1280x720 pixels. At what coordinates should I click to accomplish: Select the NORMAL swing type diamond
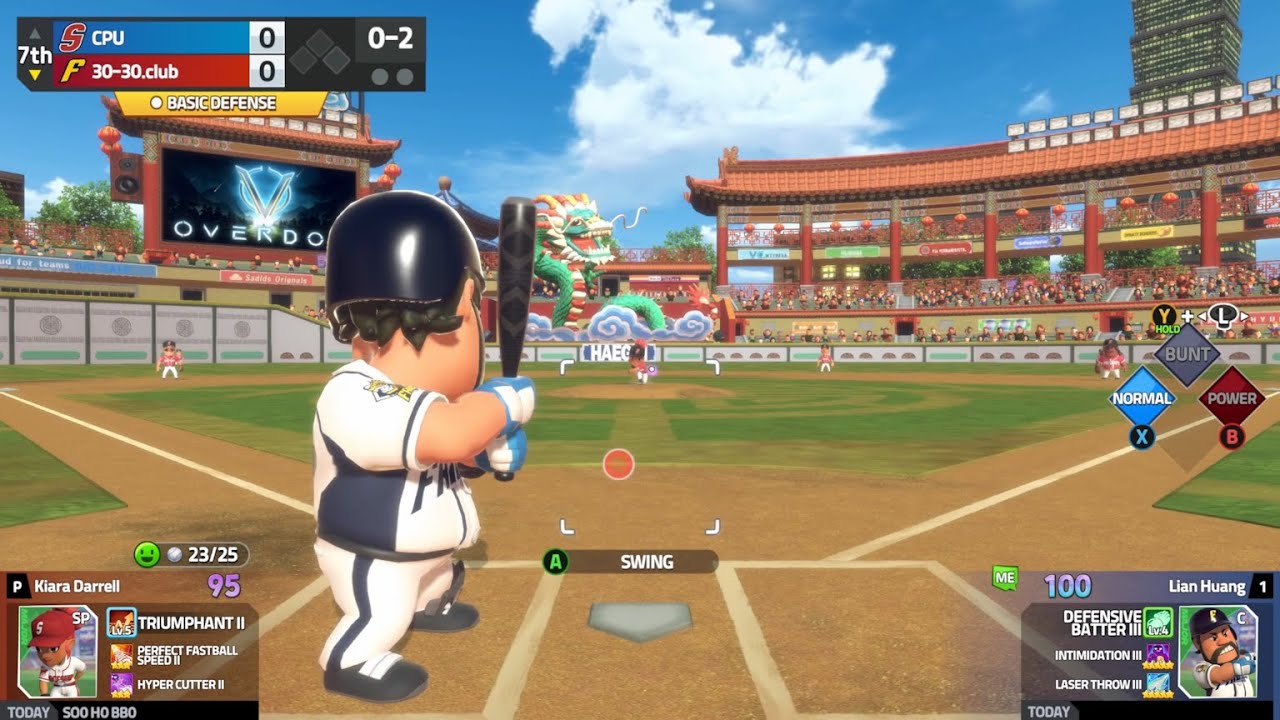click(1142, 398)
